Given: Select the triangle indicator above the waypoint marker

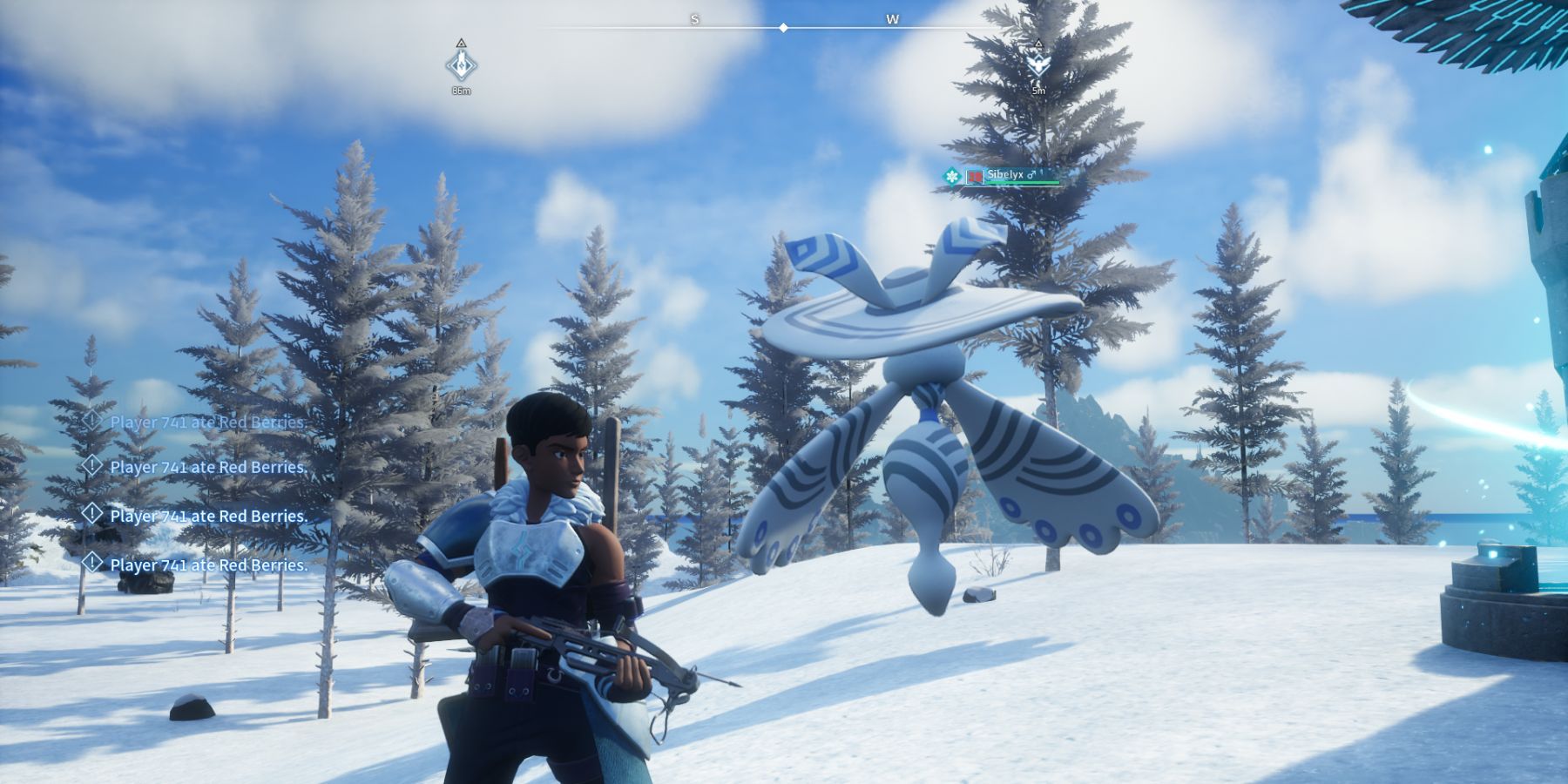Looking at the screenshot, I should coord(461,43).
